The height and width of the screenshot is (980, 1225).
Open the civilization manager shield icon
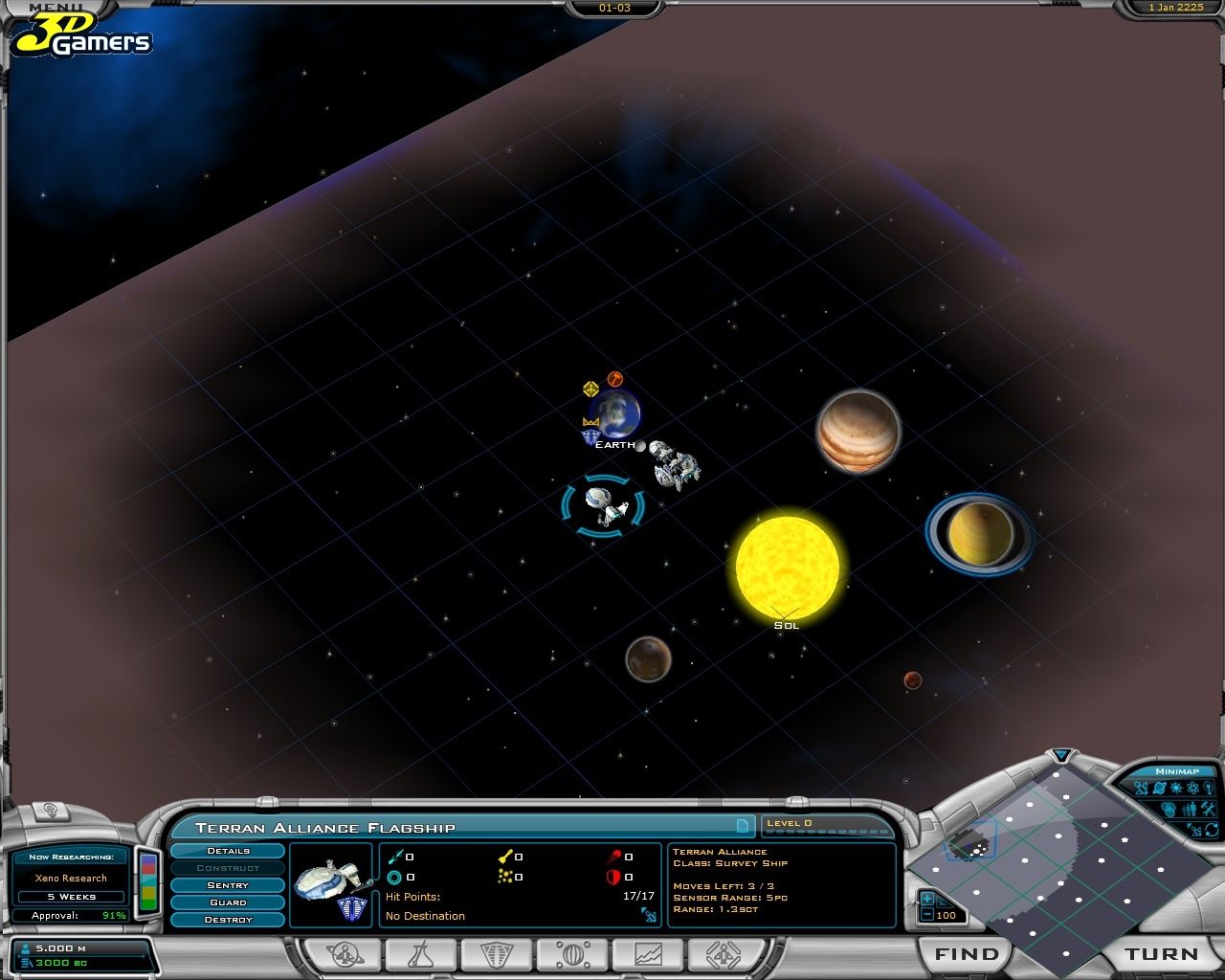(495, 954)
